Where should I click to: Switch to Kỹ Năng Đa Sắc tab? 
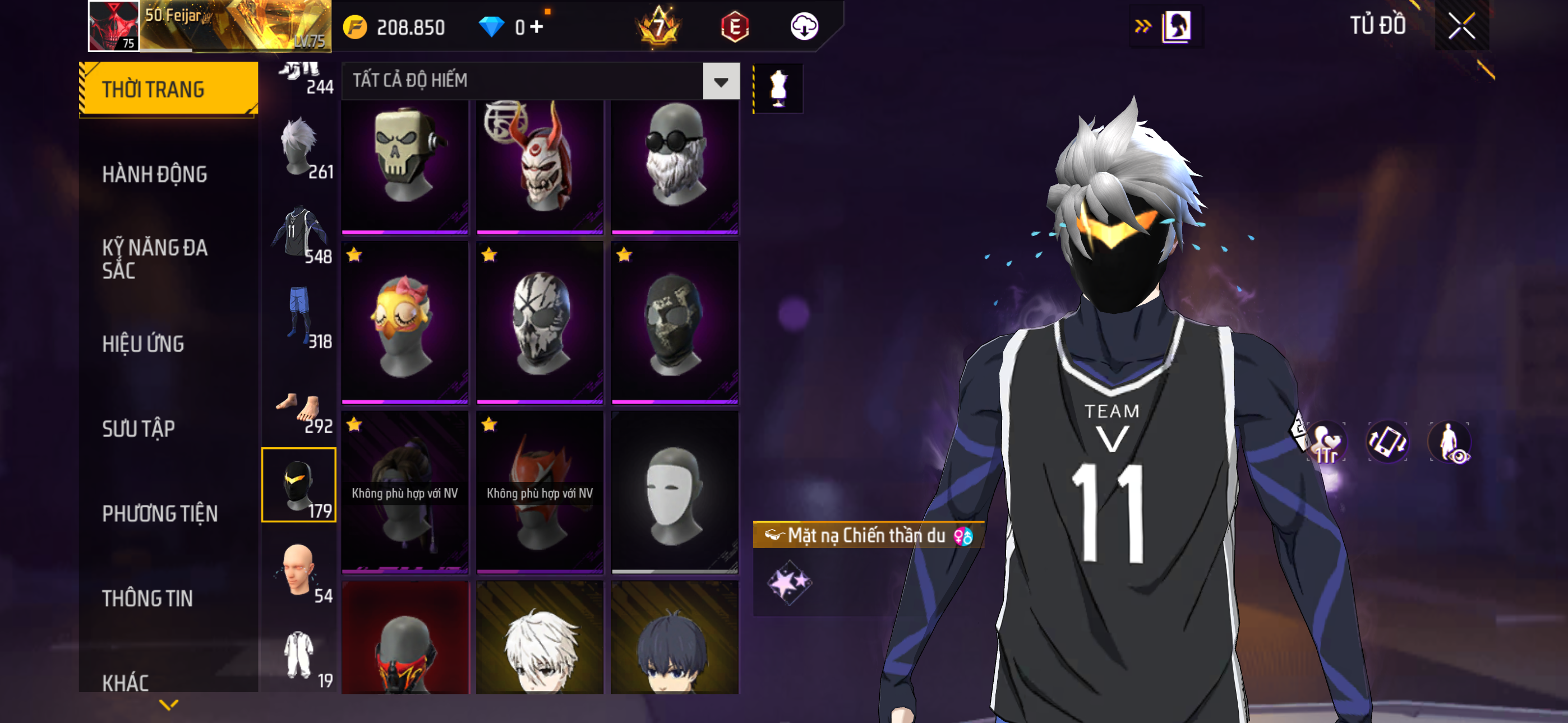coord(155,258)
